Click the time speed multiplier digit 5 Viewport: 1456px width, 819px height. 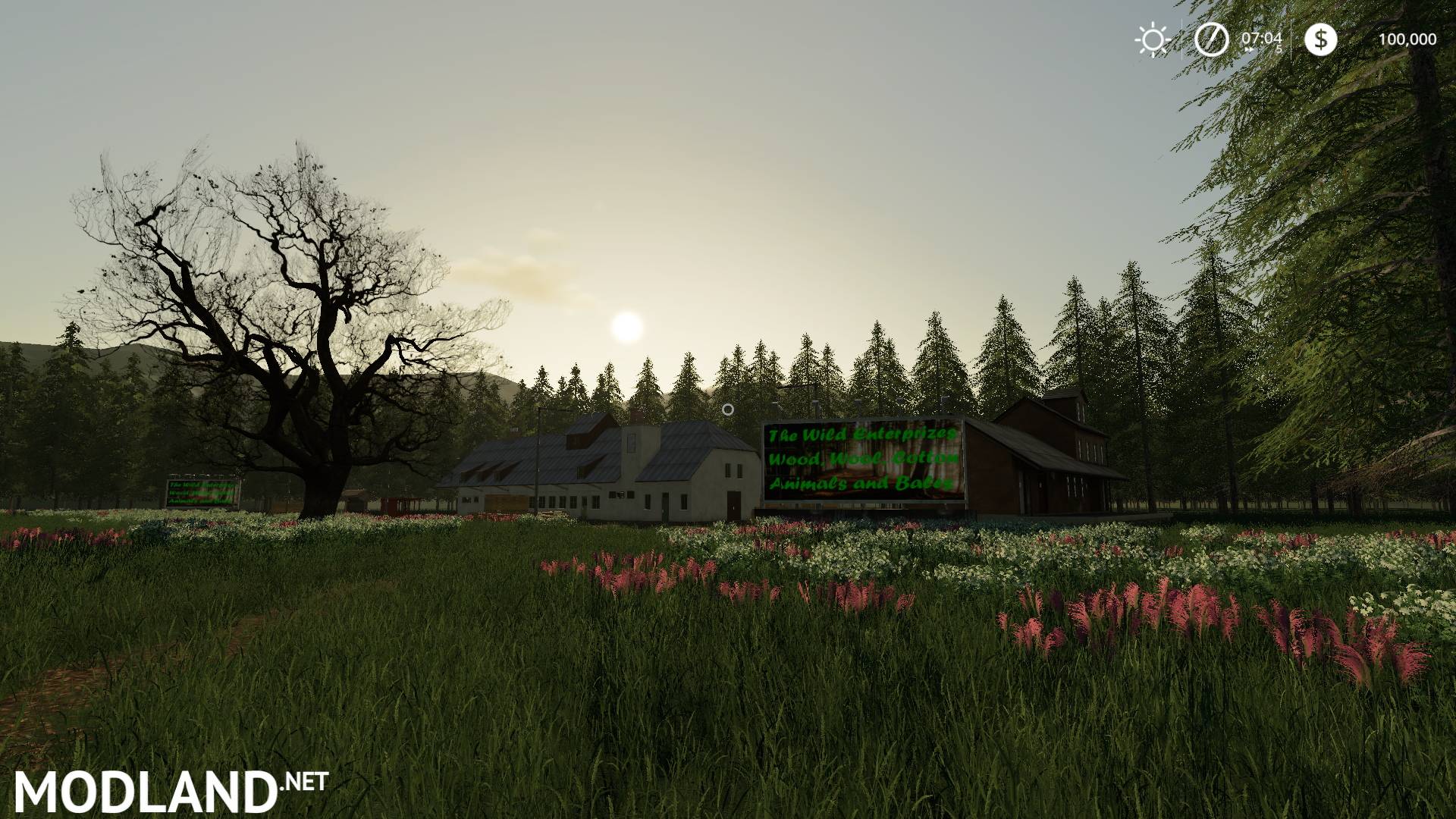[1280, 47]
